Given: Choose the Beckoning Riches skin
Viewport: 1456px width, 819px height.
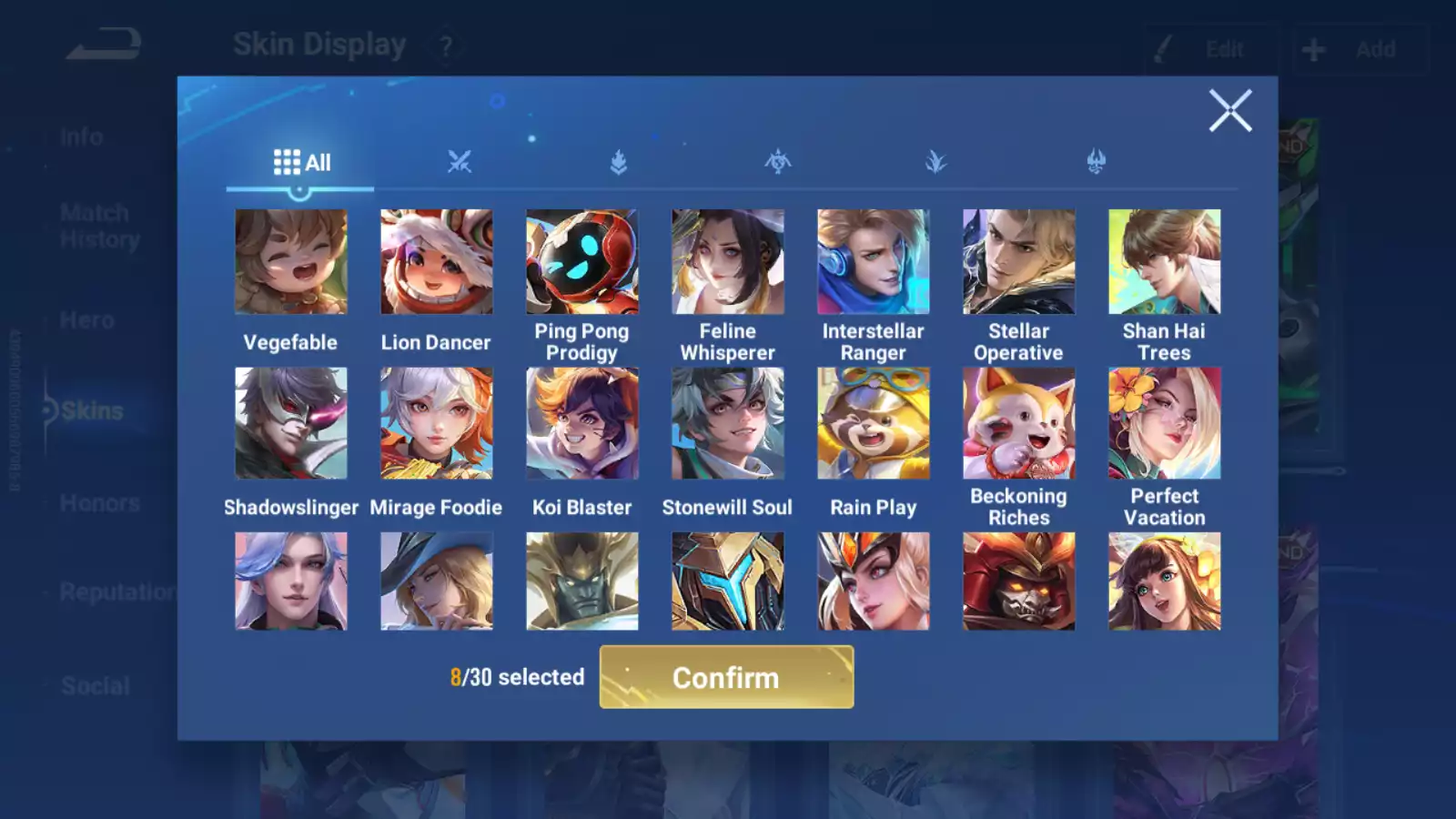Looking at the screenshot, I should (x=1019, y=422).
